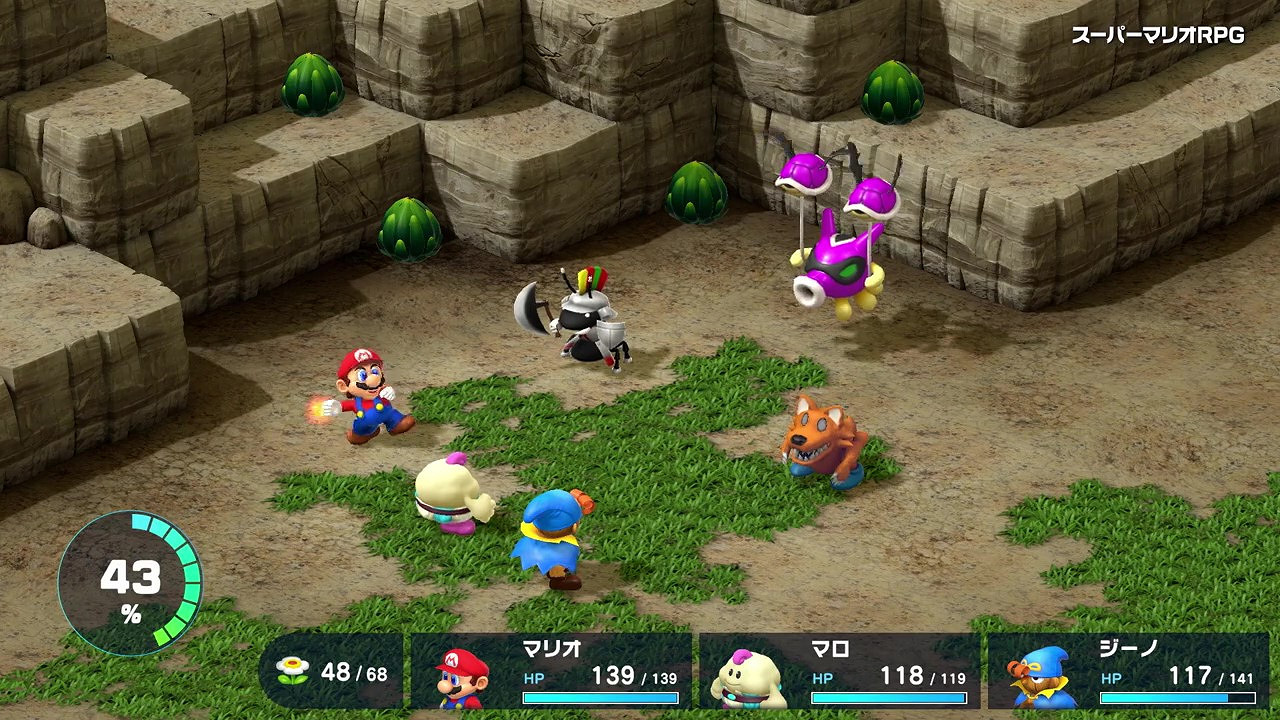Select Geno in the blue cloak
This screenshot has width=1280, height=720.
click(552, 540)
